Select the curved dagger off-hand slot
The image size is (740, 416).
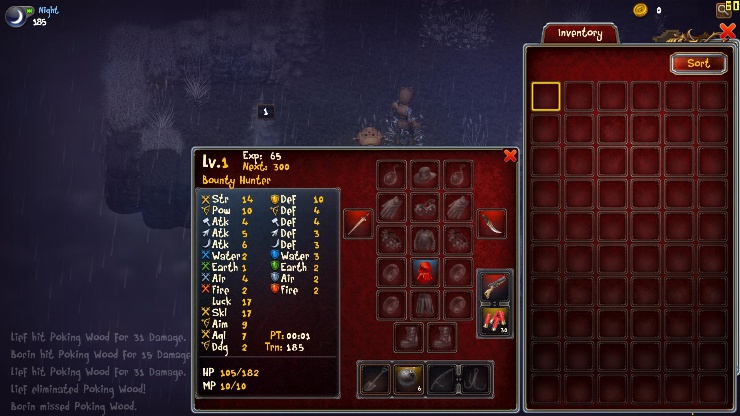click(491, 223)
